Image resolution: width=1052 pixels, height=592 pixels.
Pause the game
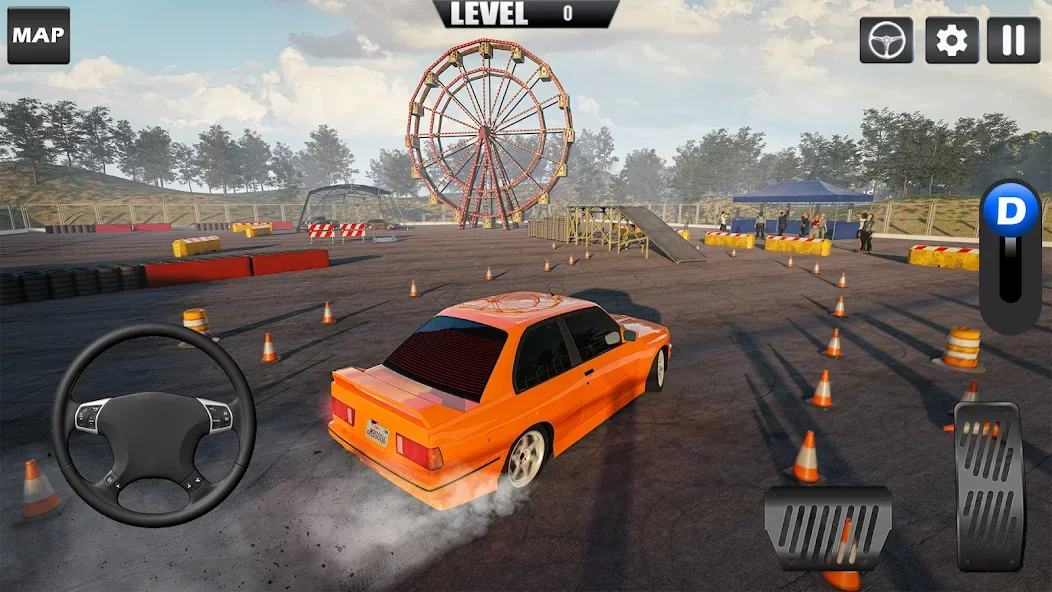tap(1014, 40)
